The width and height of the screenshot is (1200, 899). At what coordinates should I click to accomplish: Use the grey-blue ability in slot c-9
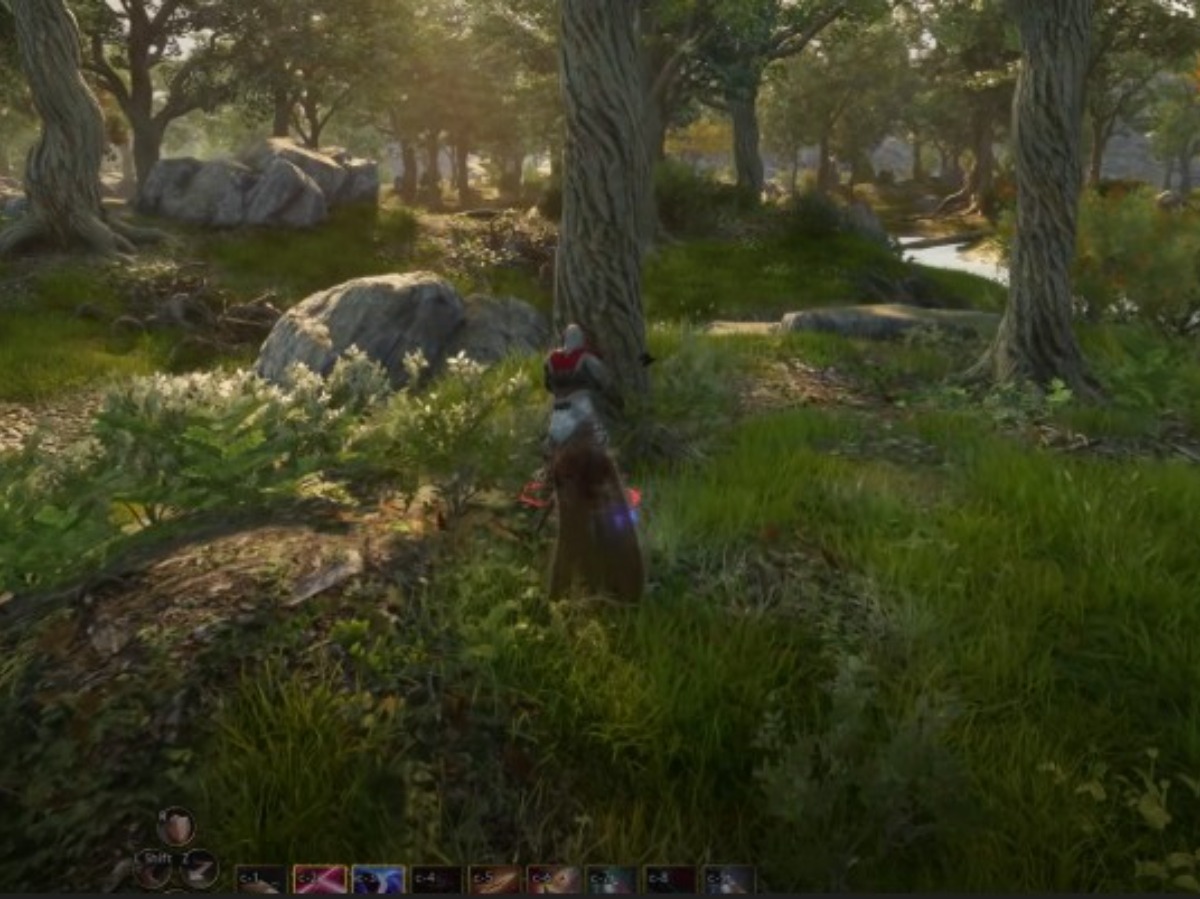click(729, 879)
